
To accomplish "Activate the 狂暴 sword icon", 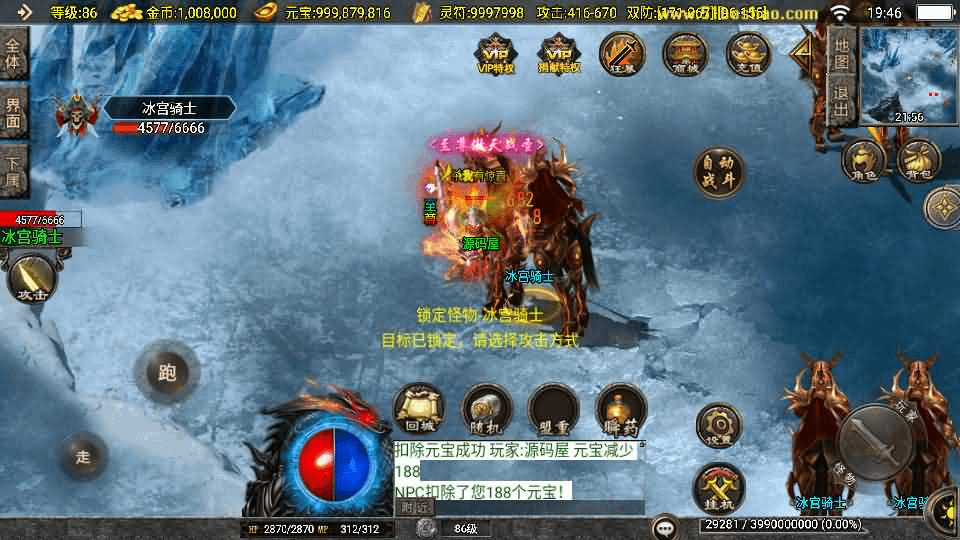I will point(622,53).
